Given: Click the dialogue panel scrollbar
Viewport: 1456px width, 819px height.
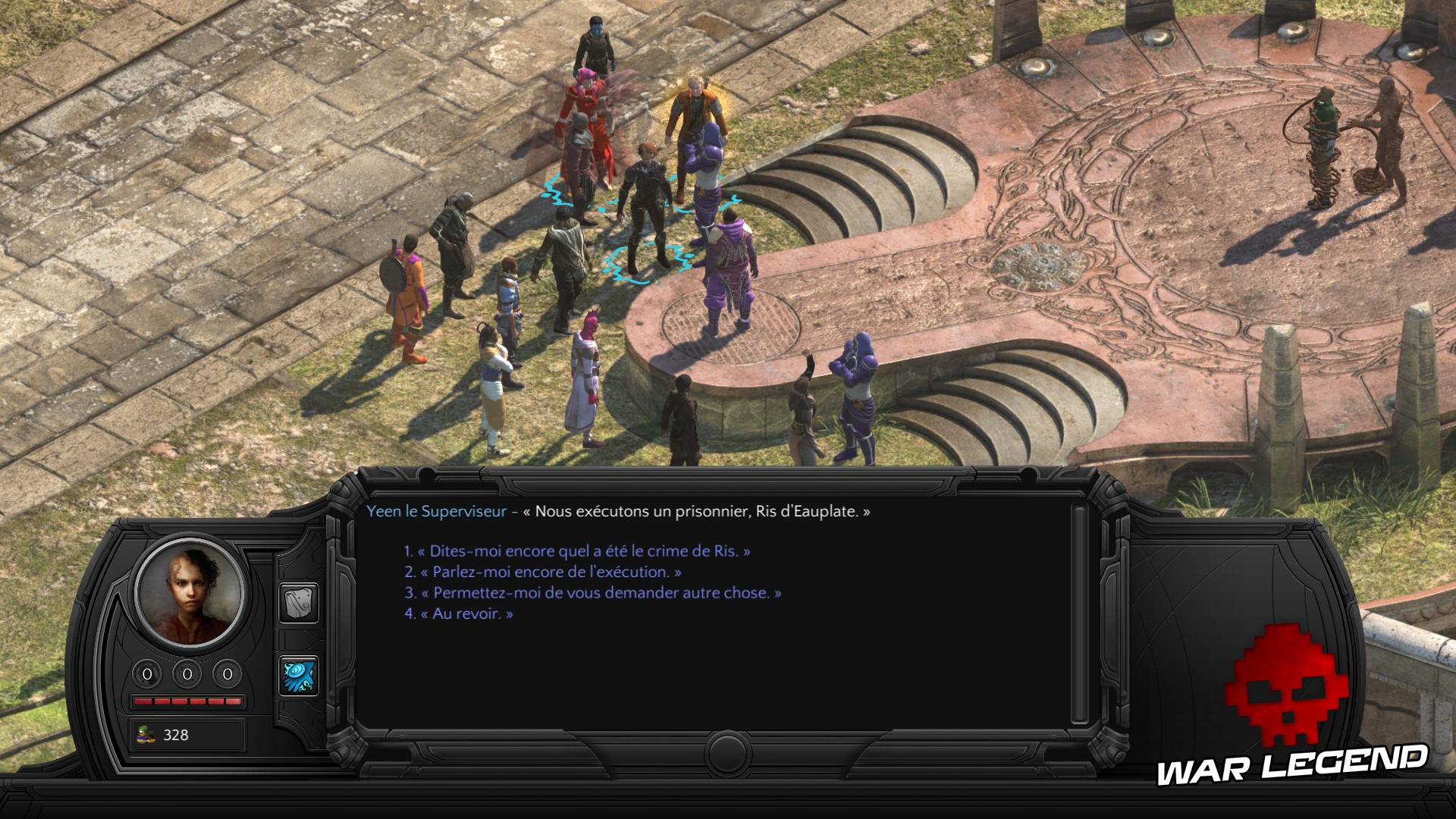Looking at the screenshot, I should tap(1078, 614).
